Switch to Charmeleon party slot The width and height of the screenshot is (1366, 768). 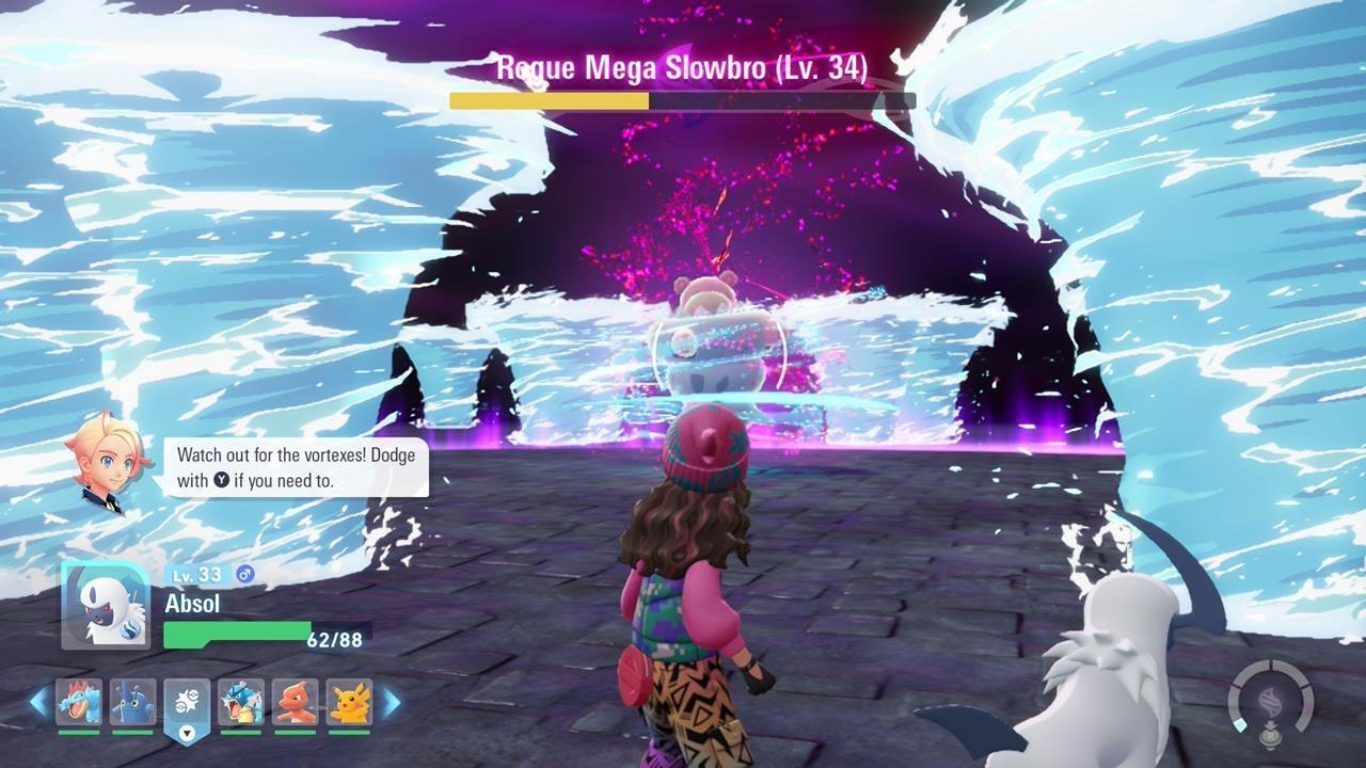coord(295,702)
